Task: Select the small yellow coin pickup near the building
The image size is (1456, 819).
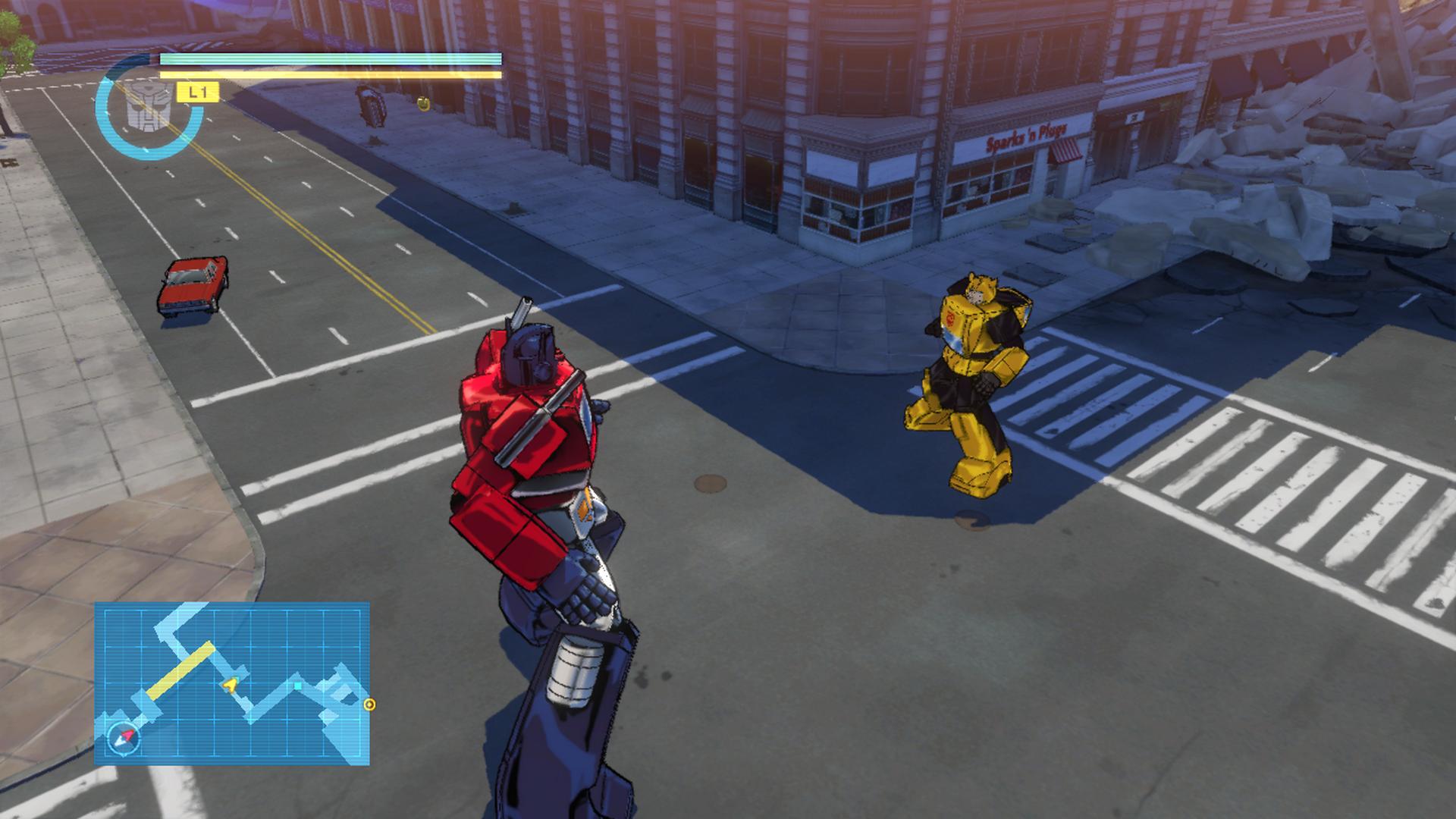Action: [x=423, y=103]
